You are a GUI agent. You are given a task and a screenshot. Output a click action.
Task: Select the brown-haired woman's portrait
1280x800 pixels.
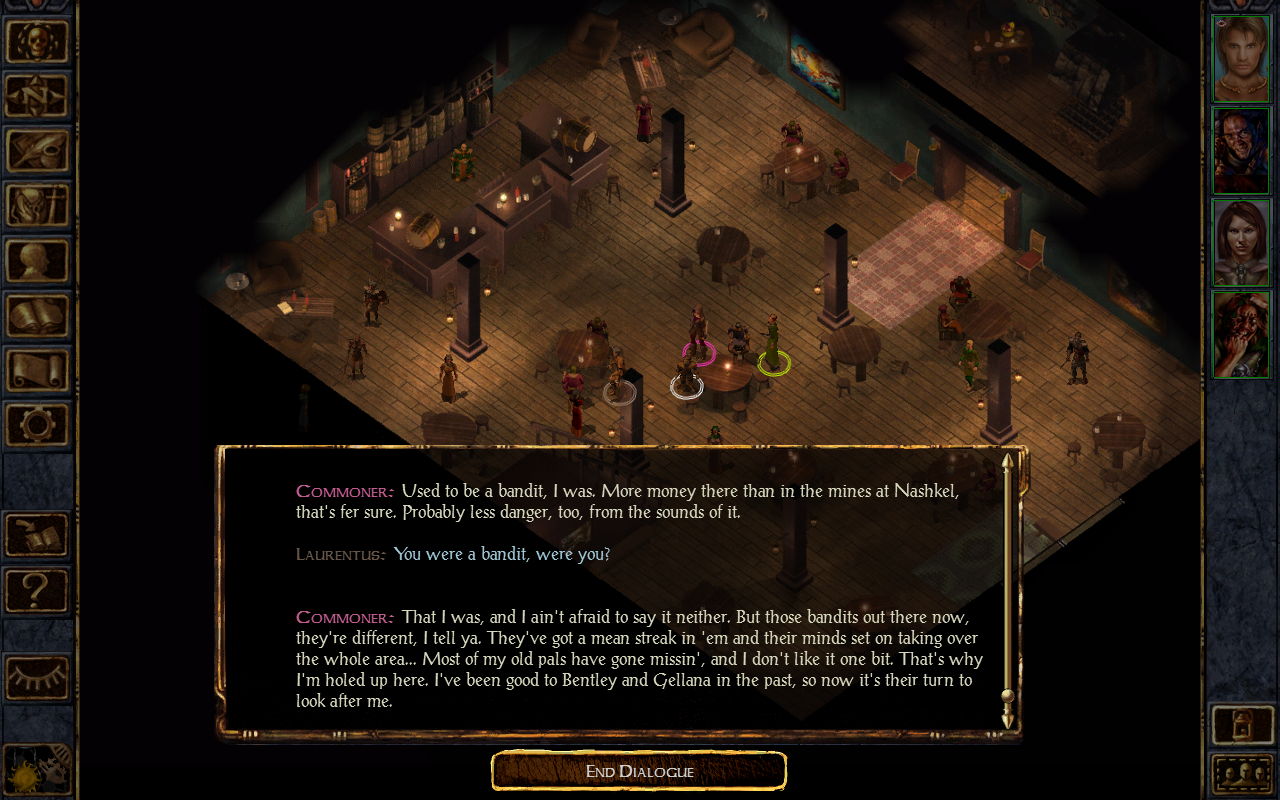click(x=1241, y=242)
